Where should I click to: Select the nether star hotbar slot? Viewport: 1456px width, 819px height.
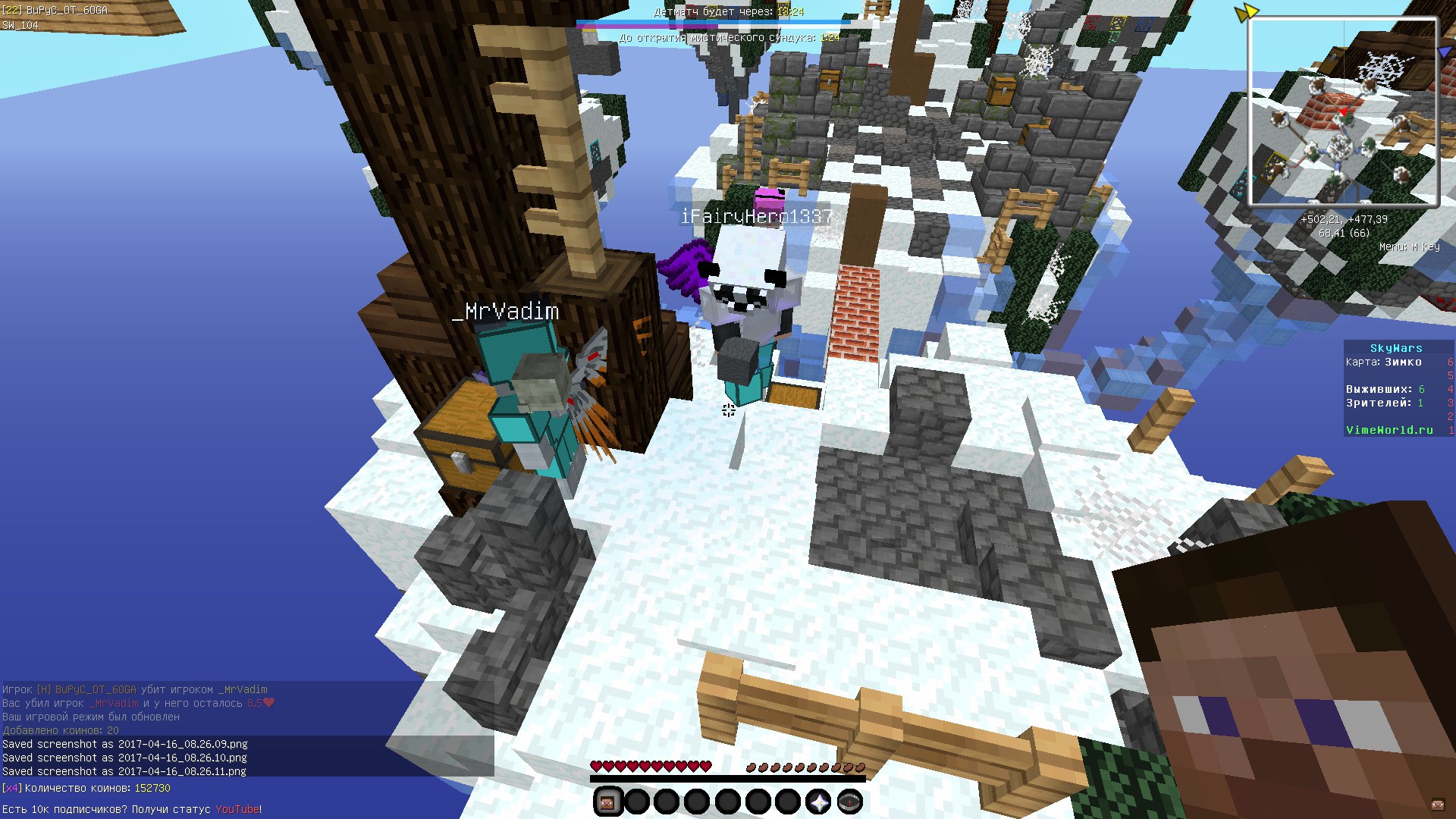818,801
